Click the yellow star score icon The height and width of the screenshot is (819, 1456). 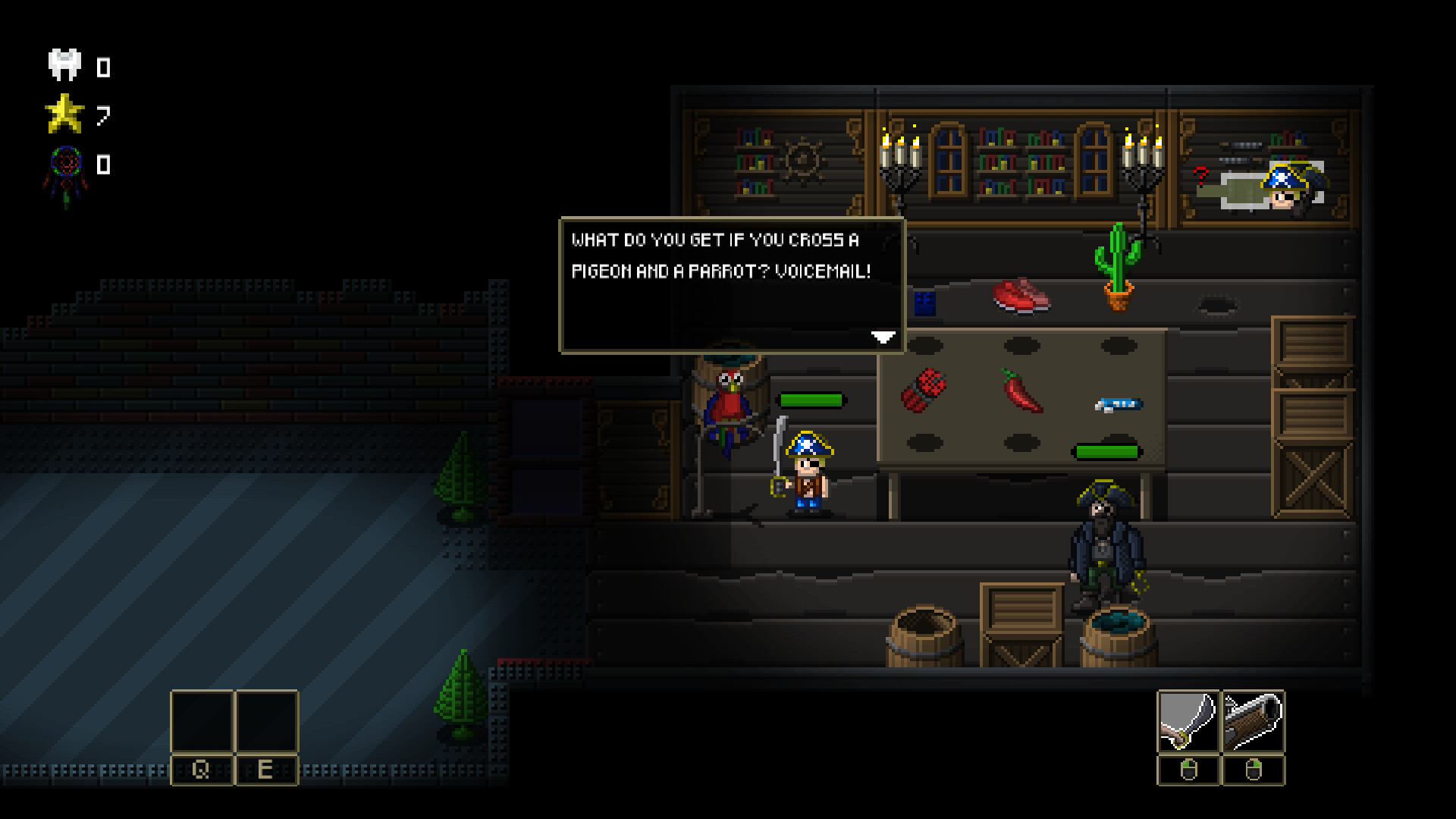(x=65, y=114)
